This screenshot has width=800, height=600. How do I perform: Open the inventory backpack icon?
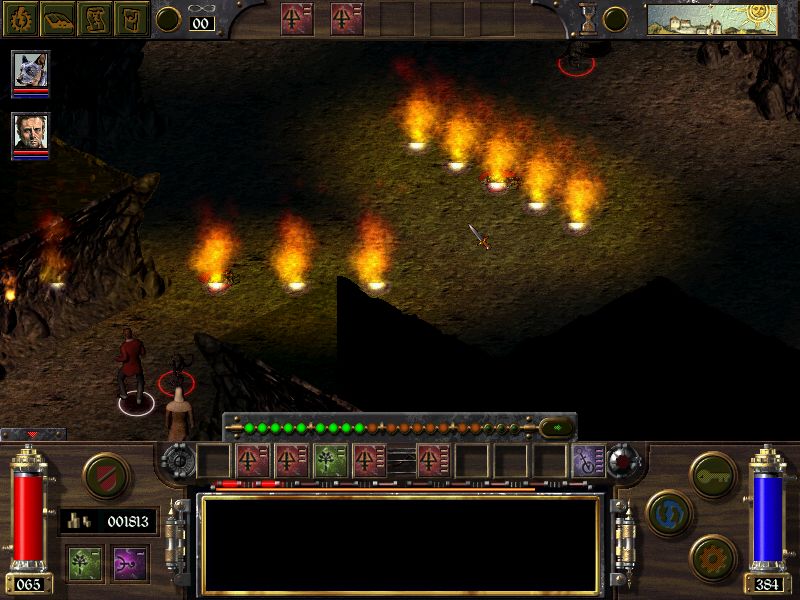tap(132, 18)
